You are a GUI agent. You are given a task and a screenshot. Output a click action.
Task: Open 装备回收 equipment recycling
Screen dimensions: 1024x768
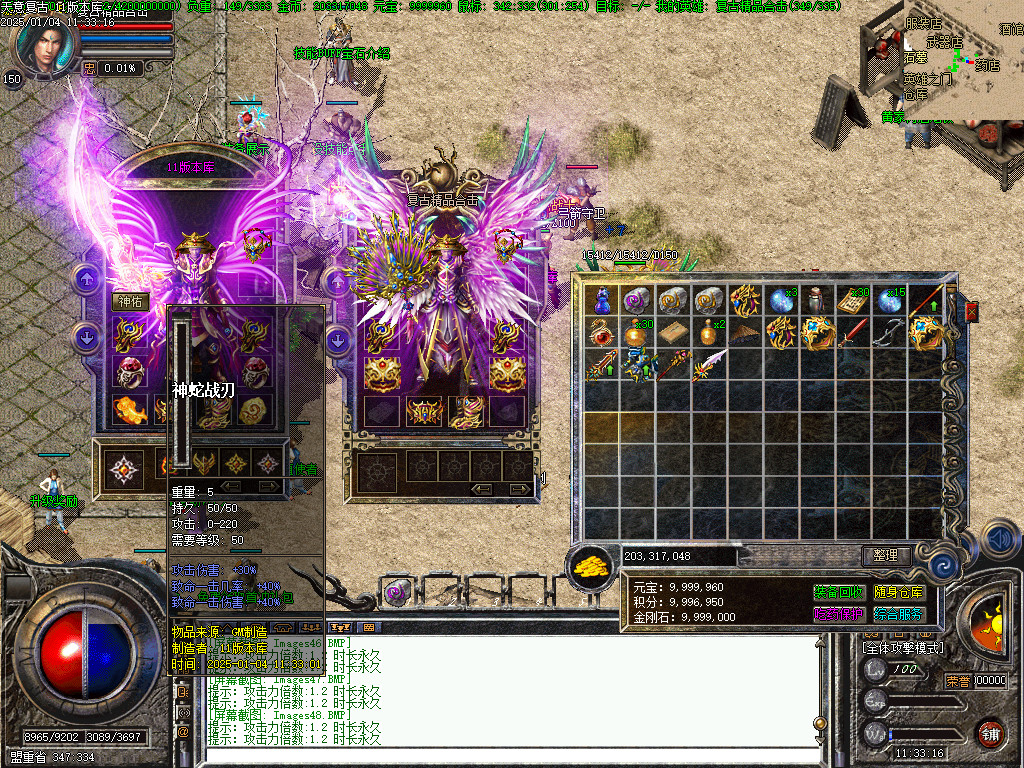click(838, 593)
